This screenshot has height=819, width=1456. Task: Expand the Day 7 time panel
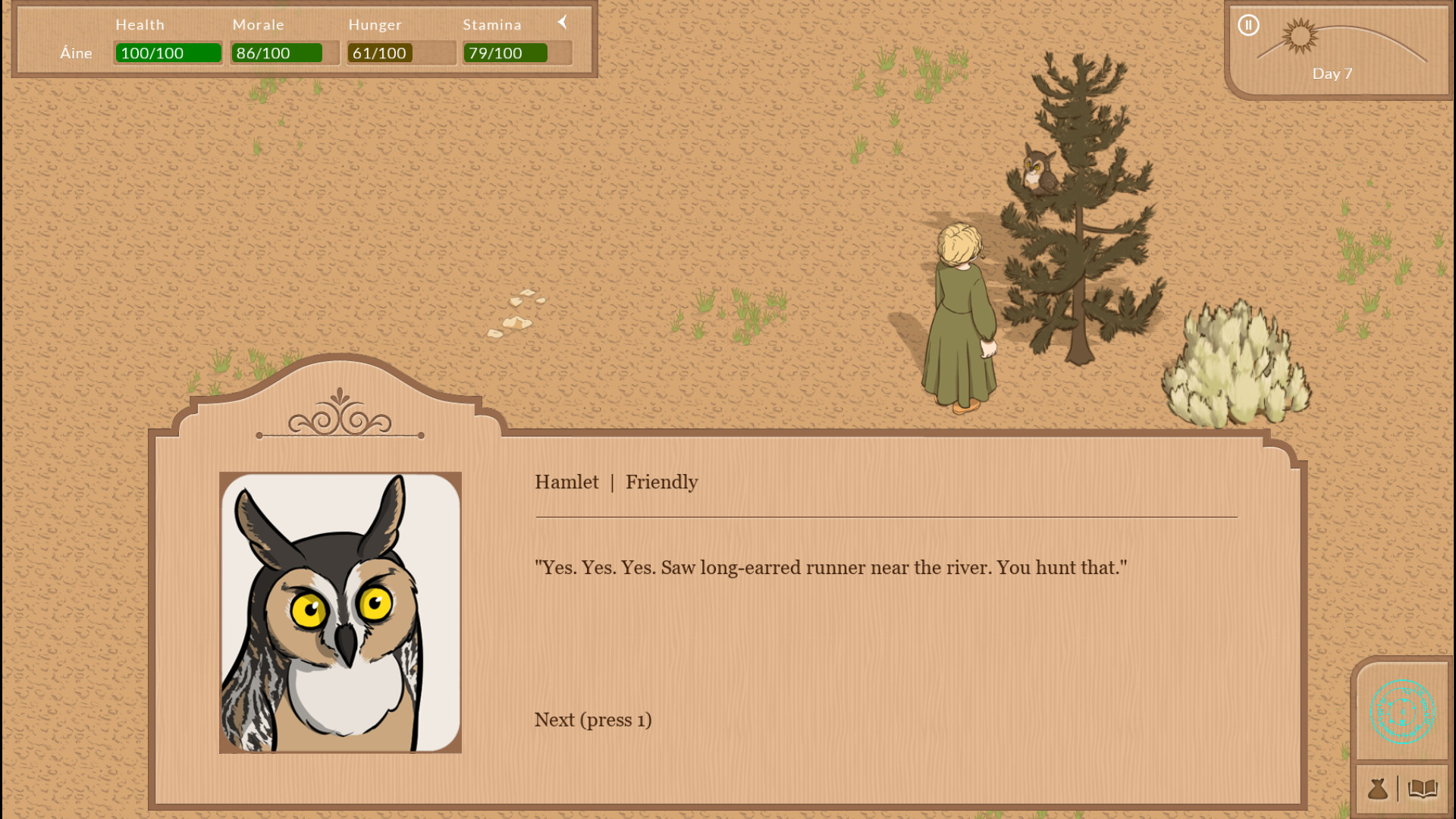click(1333, 74)
